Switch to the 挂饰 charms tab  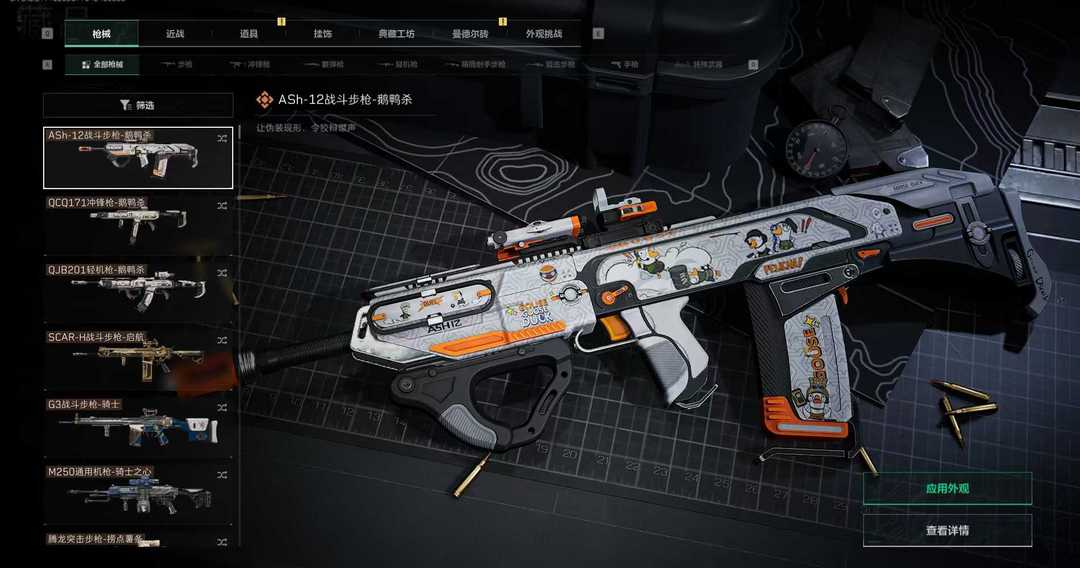pyautogui.click(x=322, y=34)
